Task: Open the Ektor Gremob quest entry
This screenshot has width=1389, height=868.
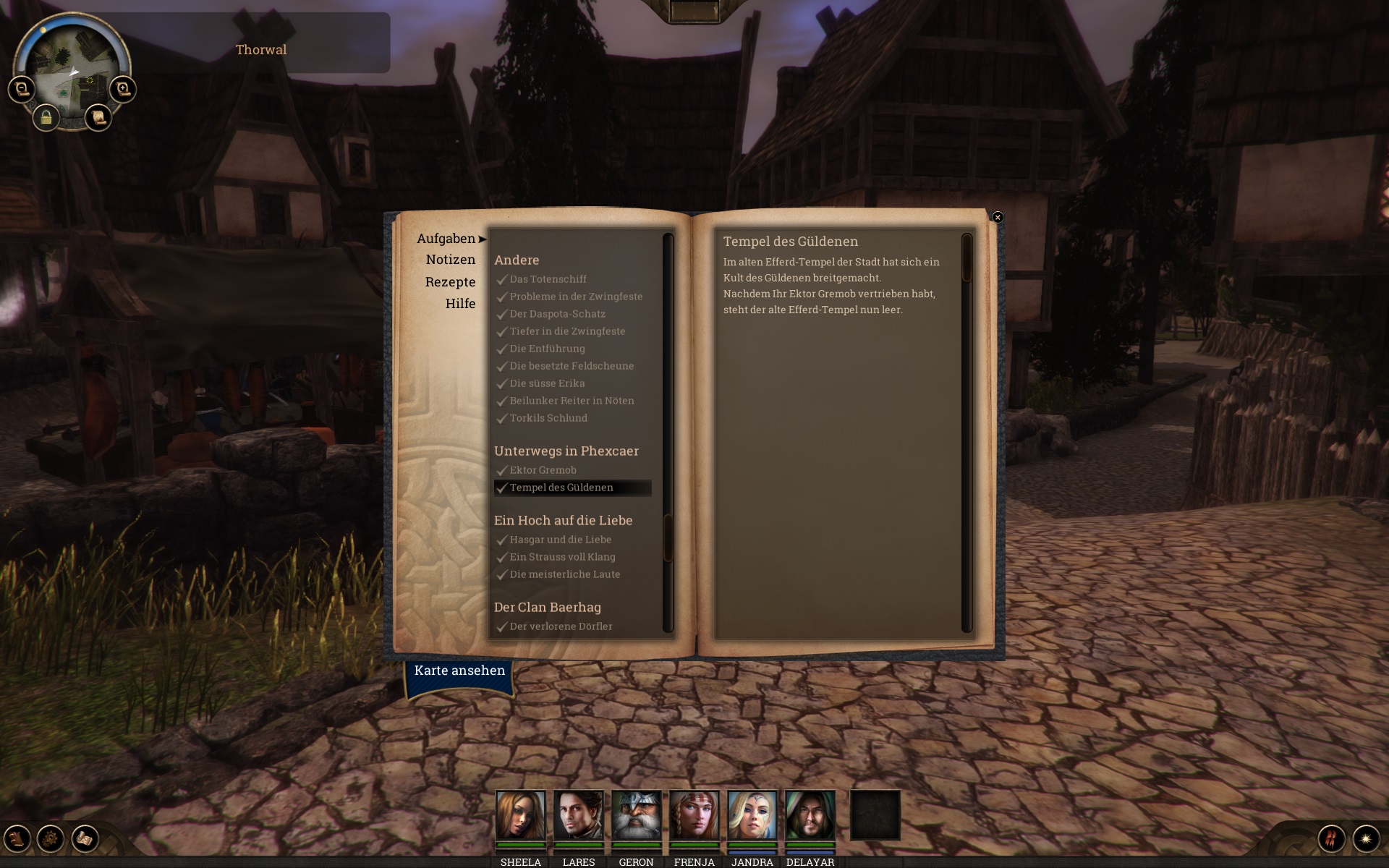Action: (x=543, y=470)
